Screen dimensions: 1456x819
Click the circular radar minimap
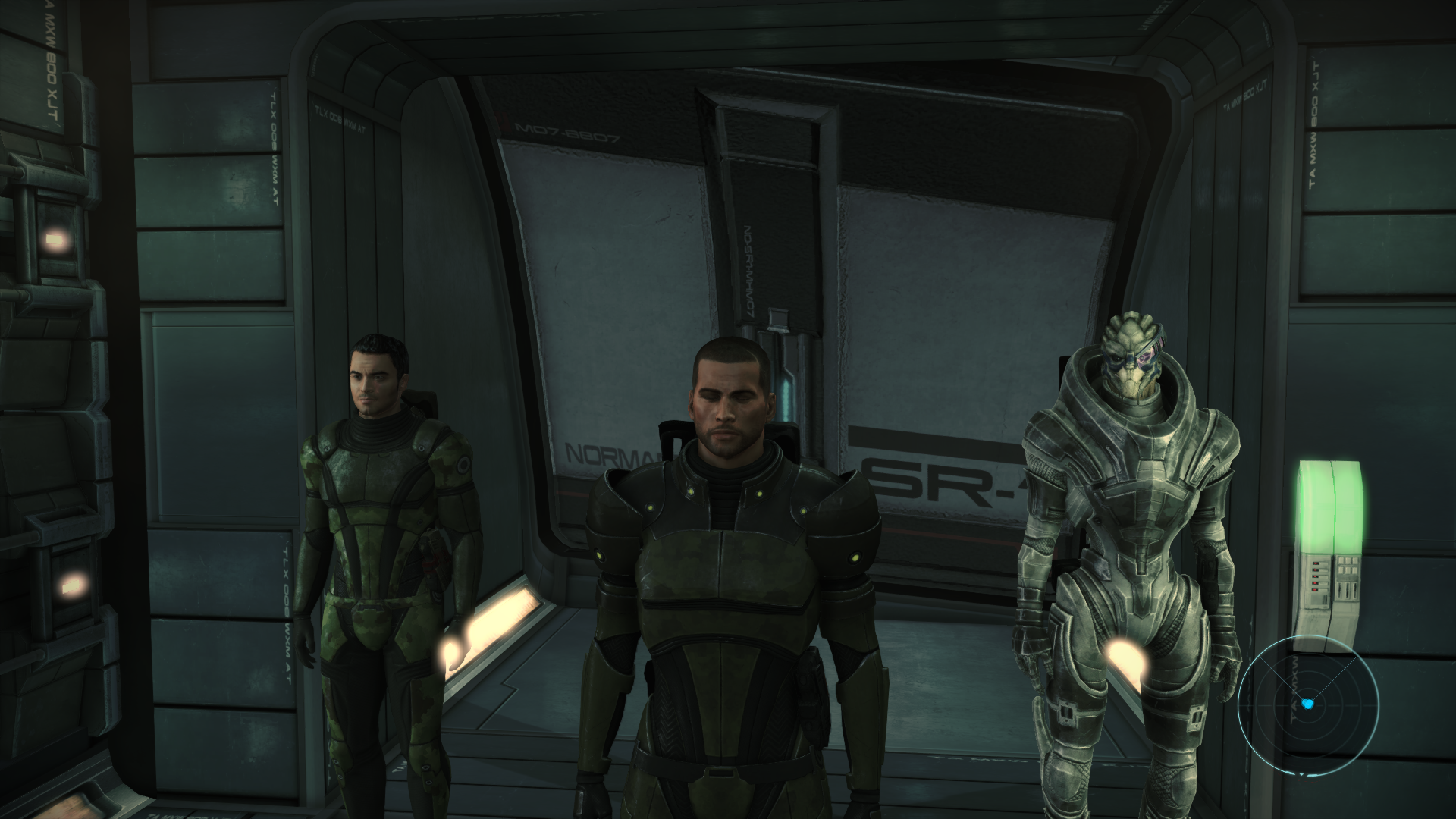point(1306,703)
